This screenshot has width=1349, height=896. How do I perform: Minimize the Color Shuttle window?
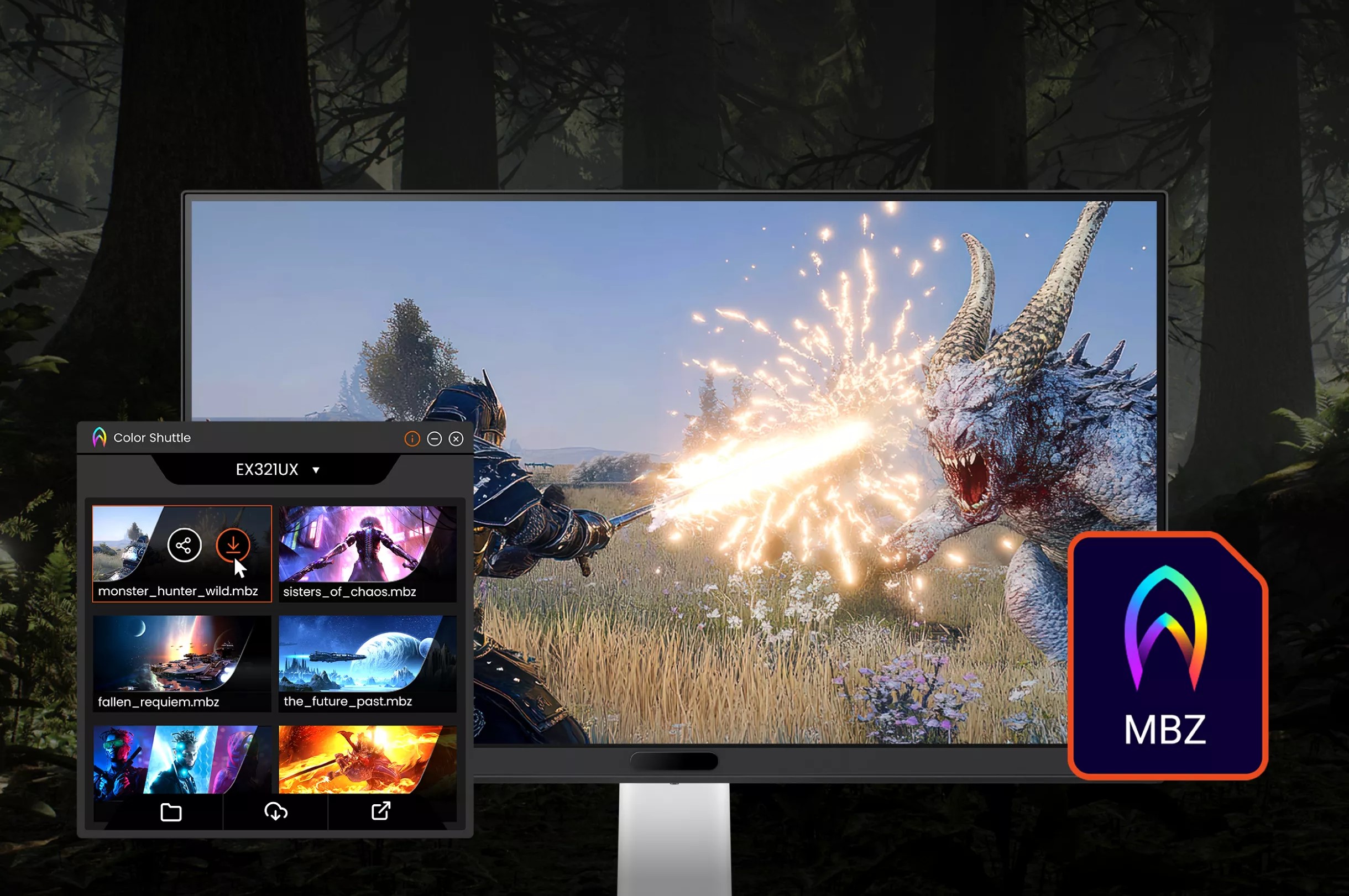point(435,438)
